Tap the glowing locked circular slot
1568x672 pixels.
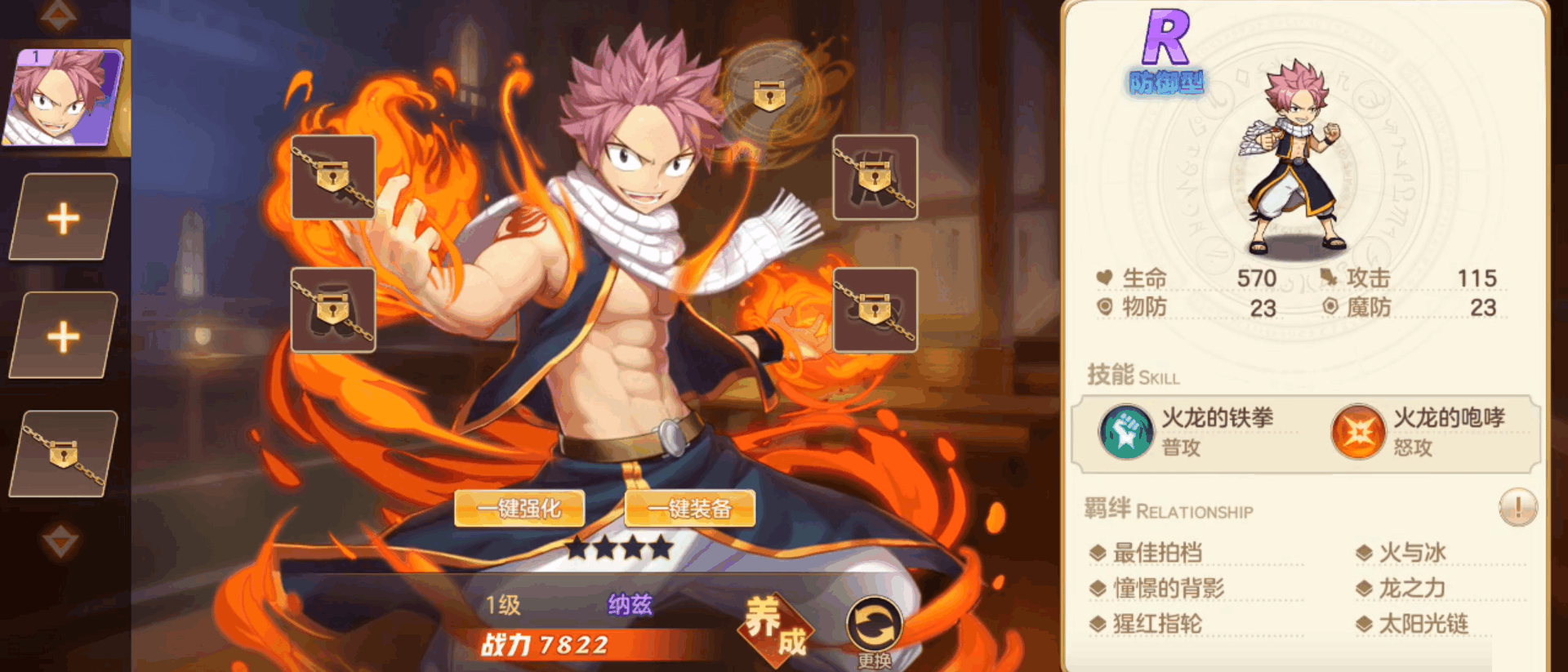tap(768, 95)
